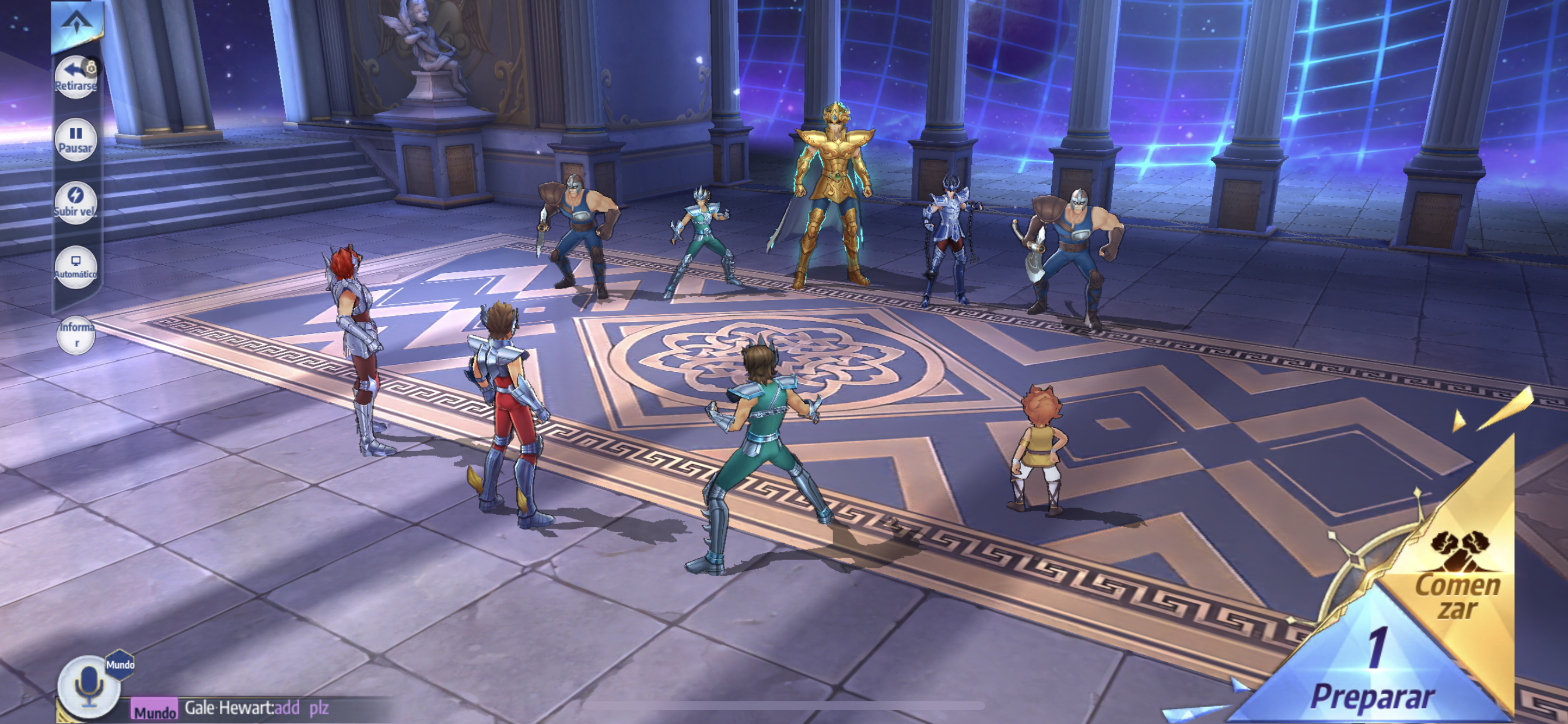Tap the Retirarse button to retreat
The image size is (1568, 724).
coord(75,78)
